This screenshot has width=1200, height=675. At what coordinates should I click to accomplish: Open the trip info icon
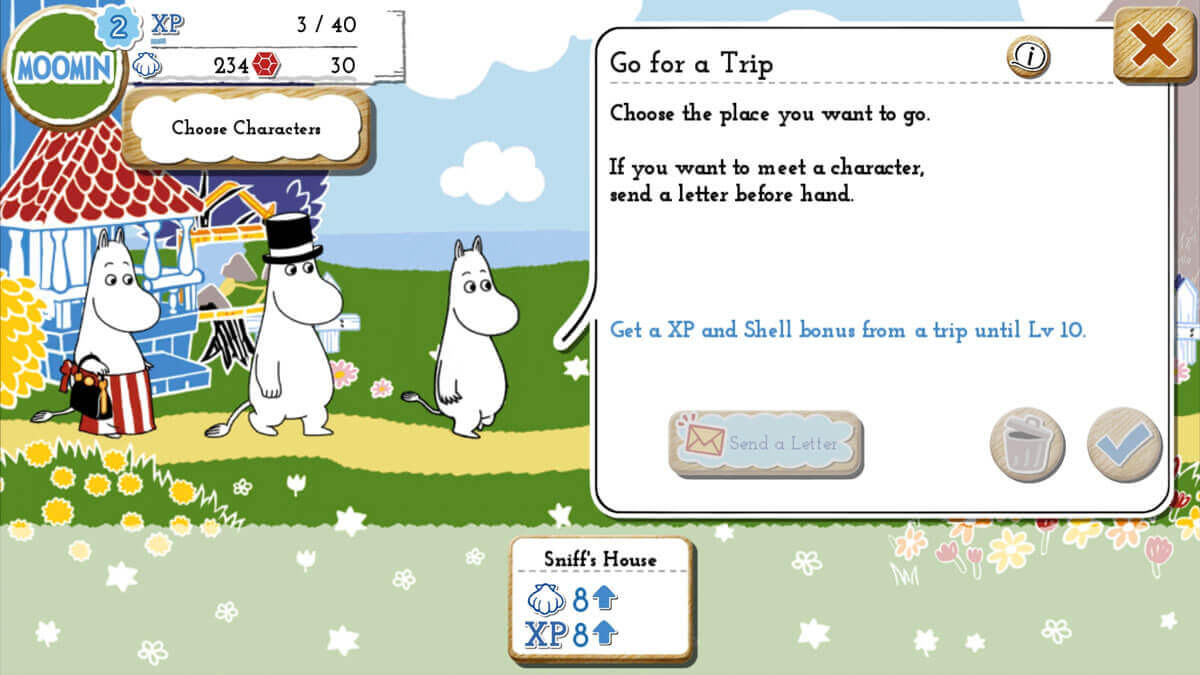point(1027,58)
